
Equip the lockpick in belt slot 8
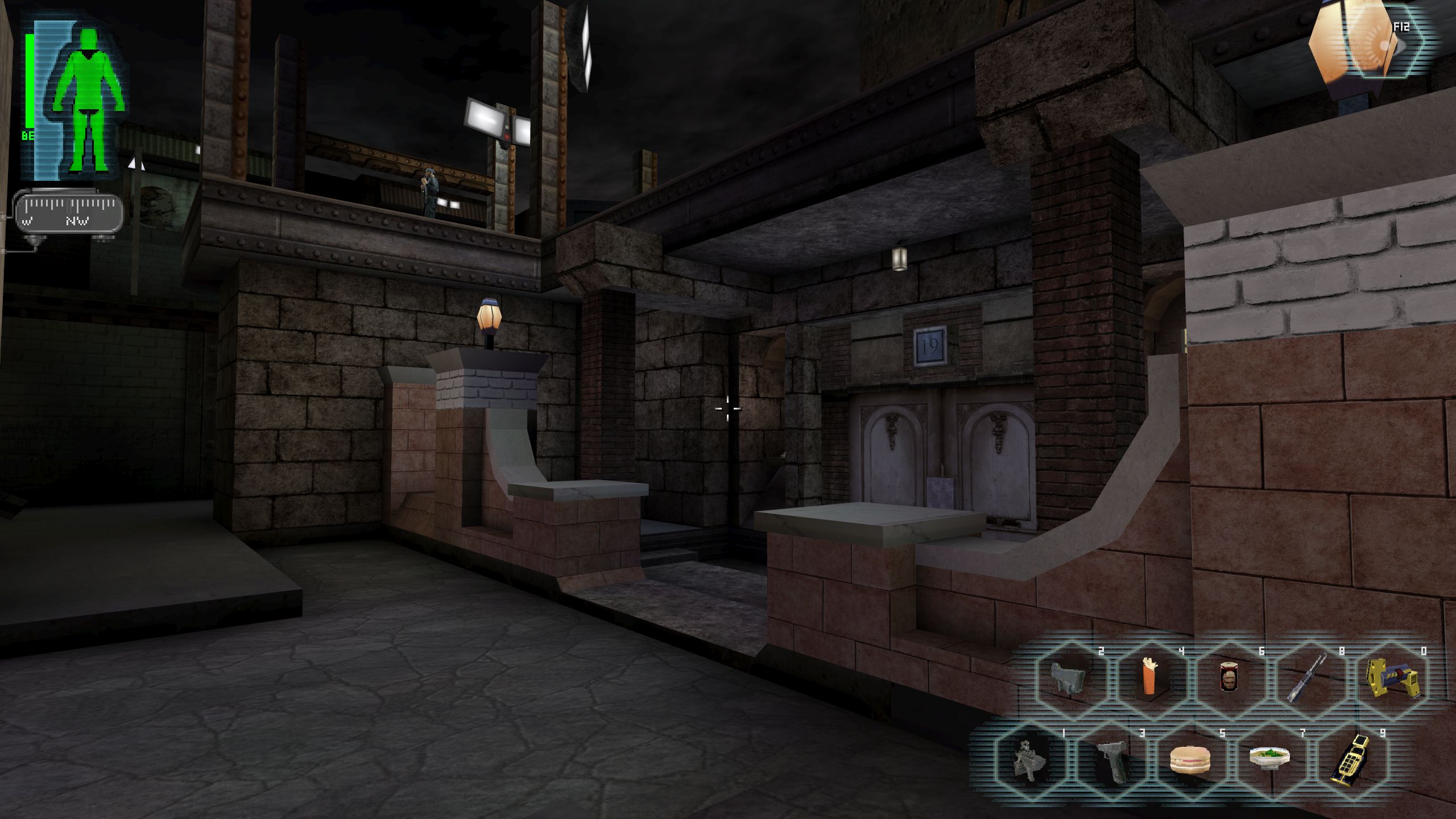coord(1309,677)
